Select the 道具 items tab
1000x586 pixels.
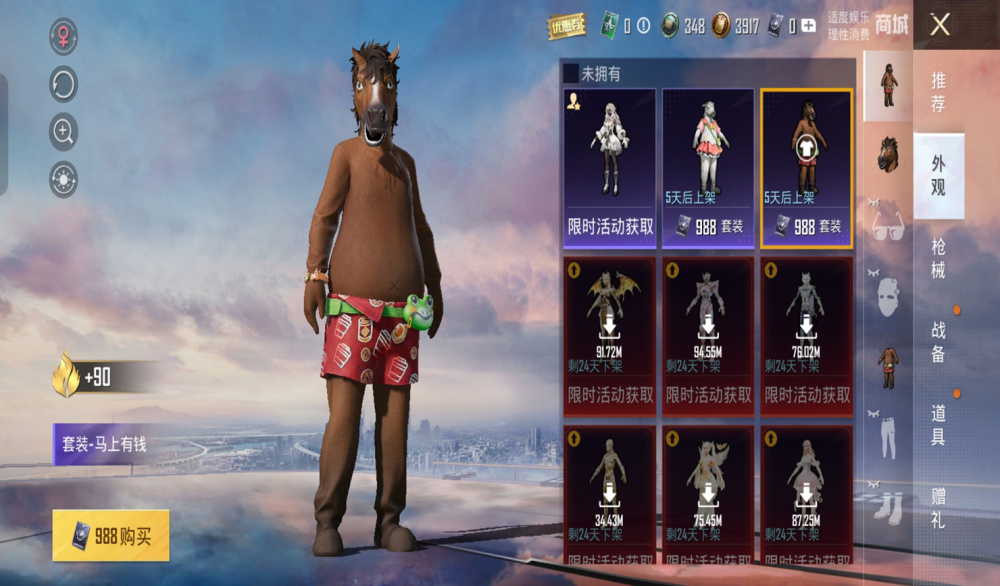(938, 425)
